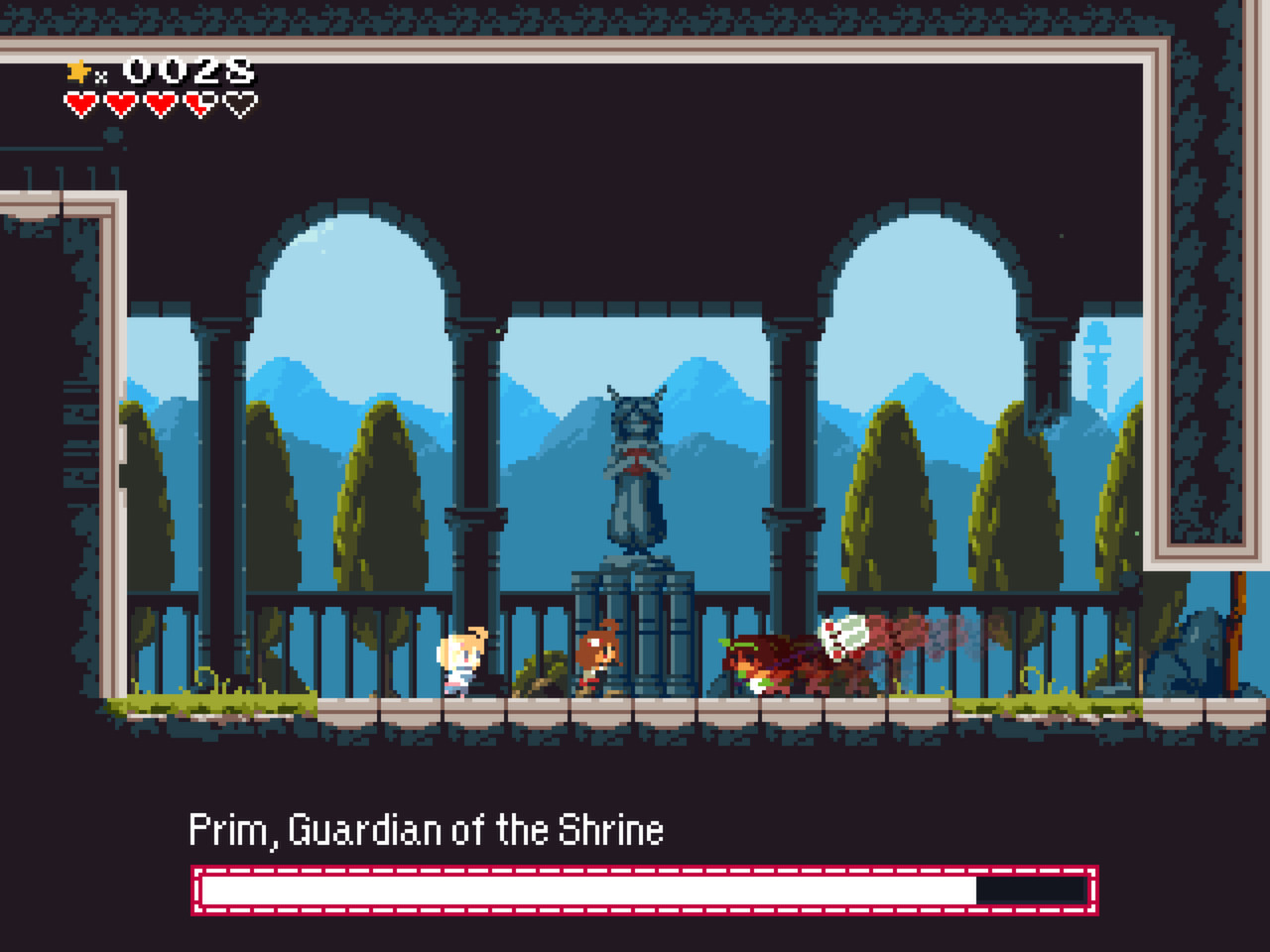Click the brown-haired NPC near the statue
Viewport: 1270px width, 952px height.
click(x=595, y=654)
